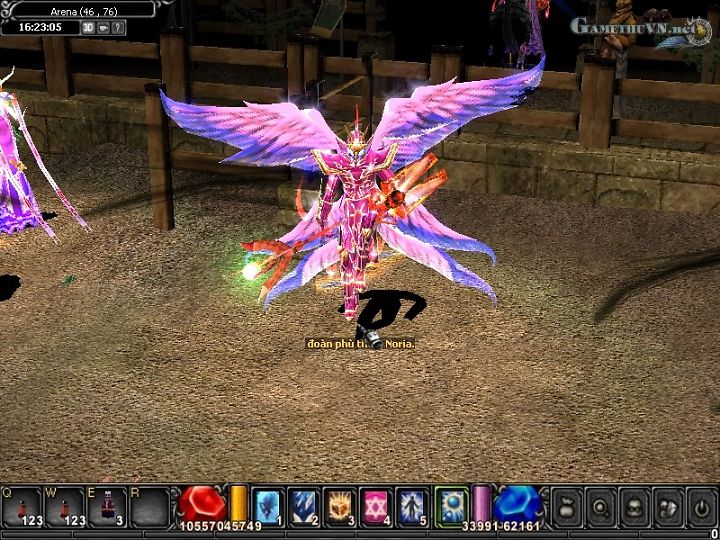Activate the lightning skill in hotkey 2
Image resolution: width=720 pixels, height=540 pixels.
pos(304,505)
